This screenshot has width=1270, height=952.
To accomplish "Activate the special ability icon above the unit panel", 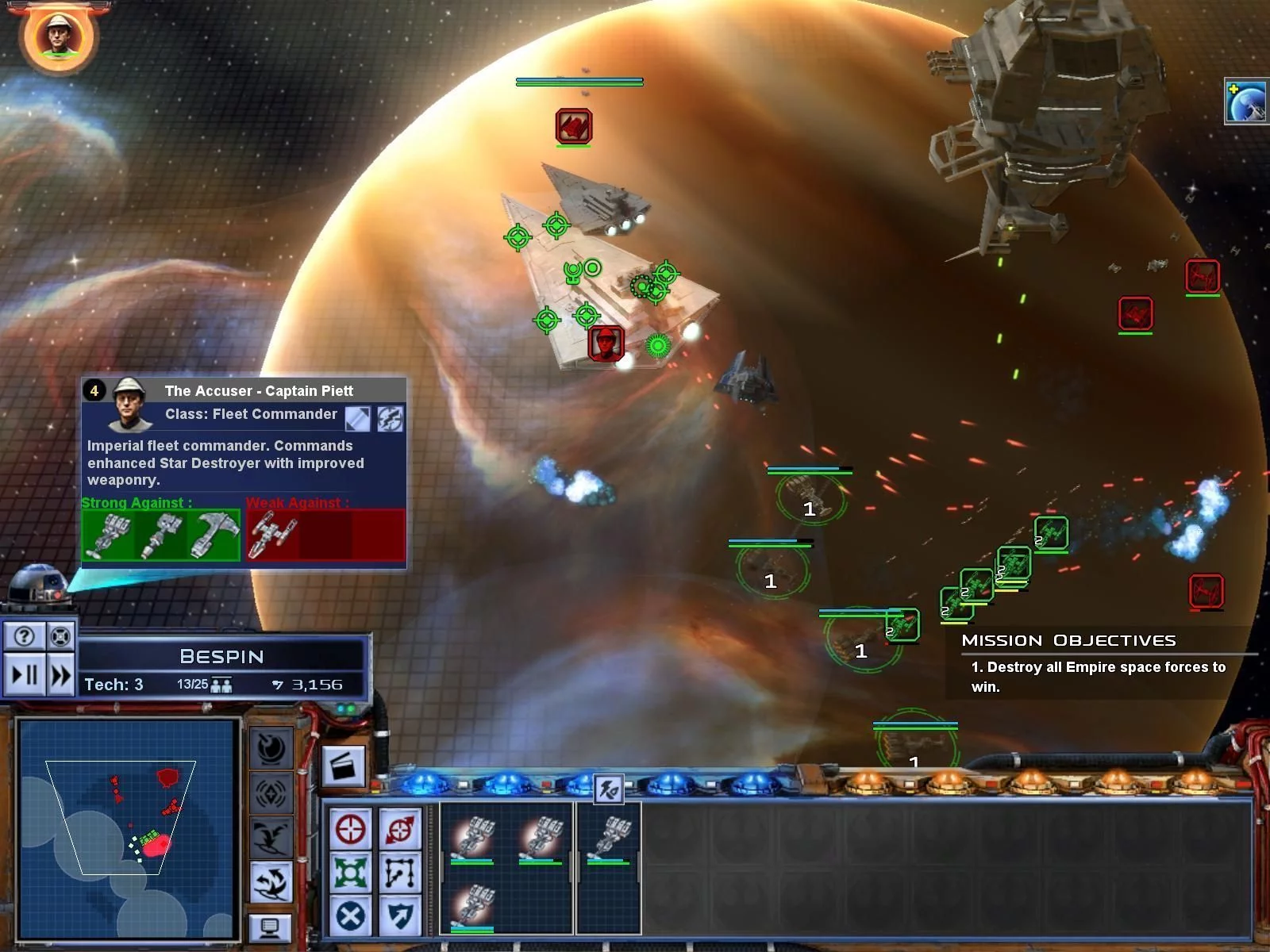I will (x=609, y=789).
